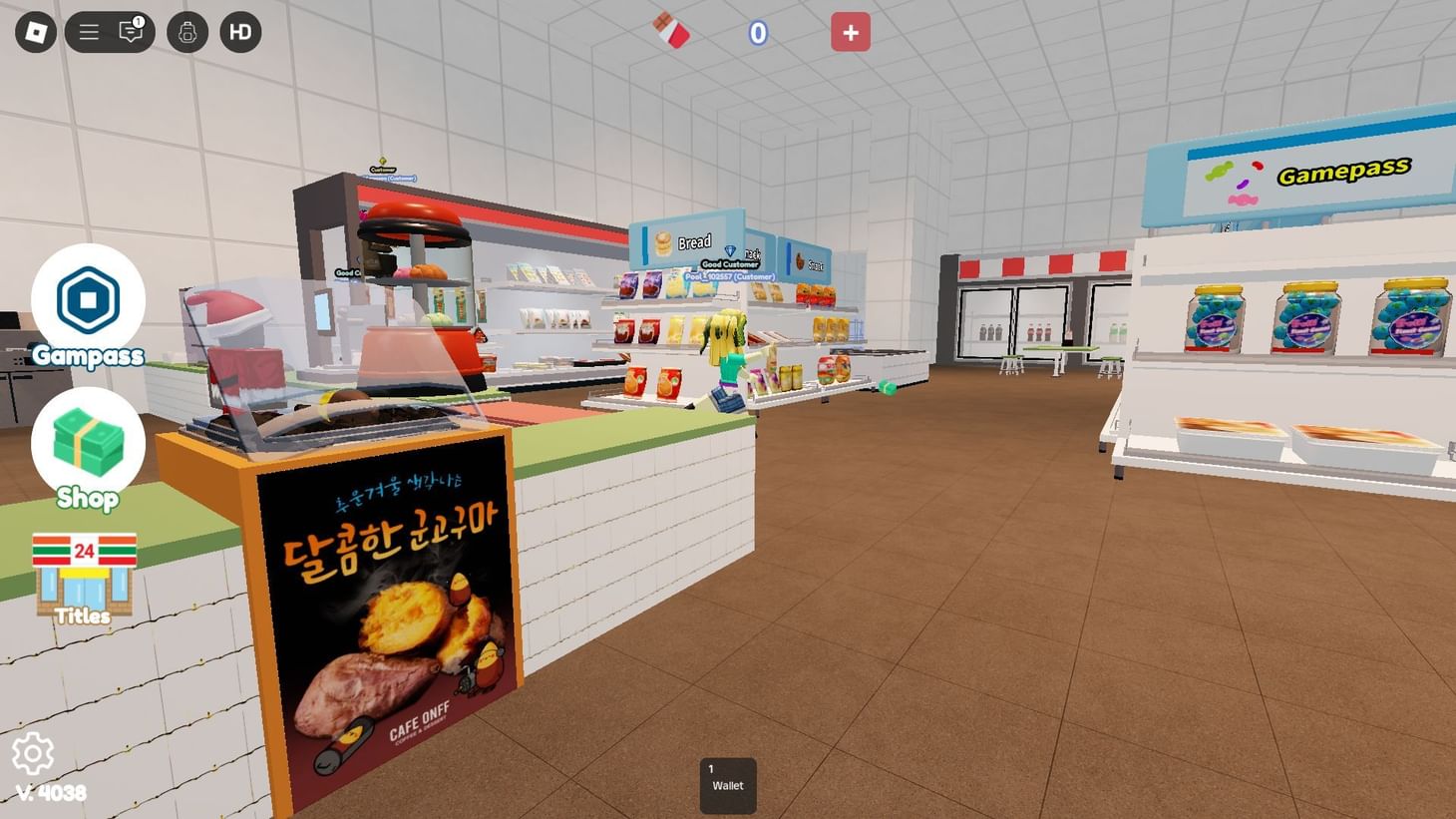Viewport: 1456px width, 819px height.
Task: Click the blue zero currency counter
Action: 758,33
